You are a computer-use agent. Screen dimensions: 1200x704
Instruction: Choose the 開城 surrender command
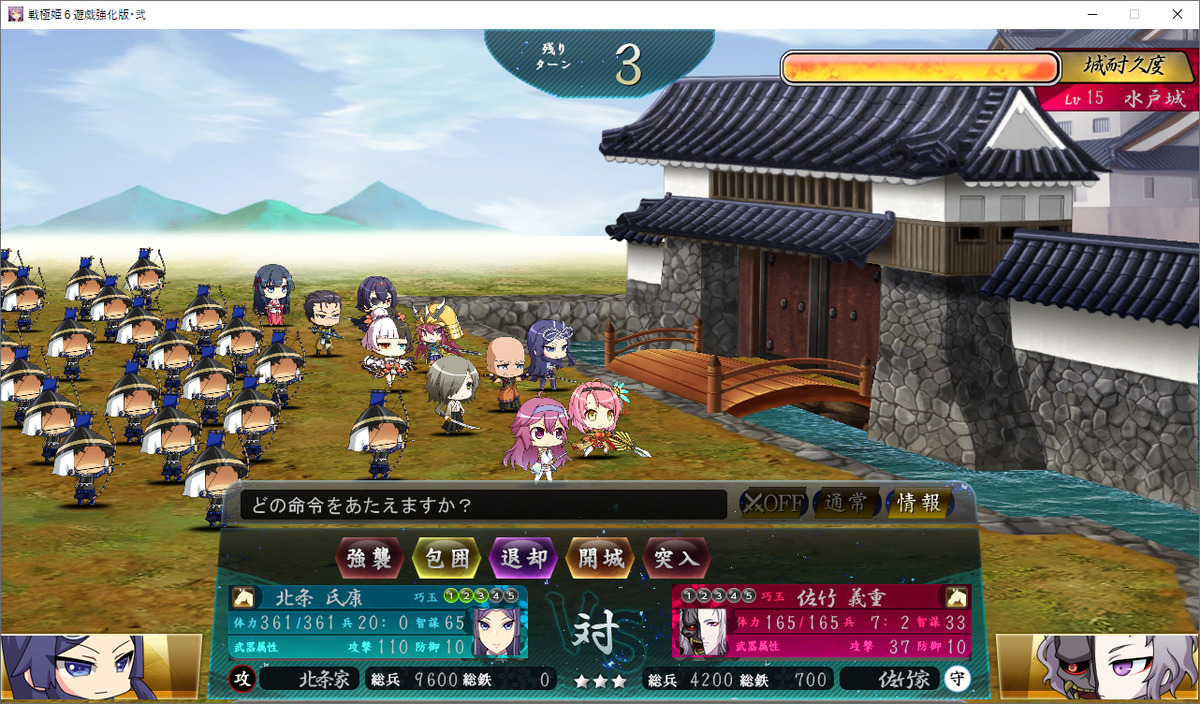click(x=600, y=558)
